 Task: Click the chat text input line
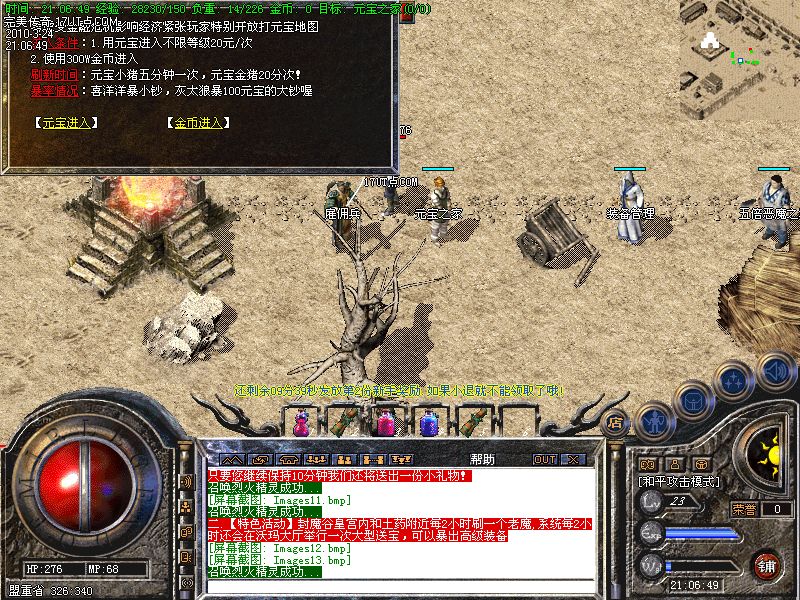[x=400, y=586]
